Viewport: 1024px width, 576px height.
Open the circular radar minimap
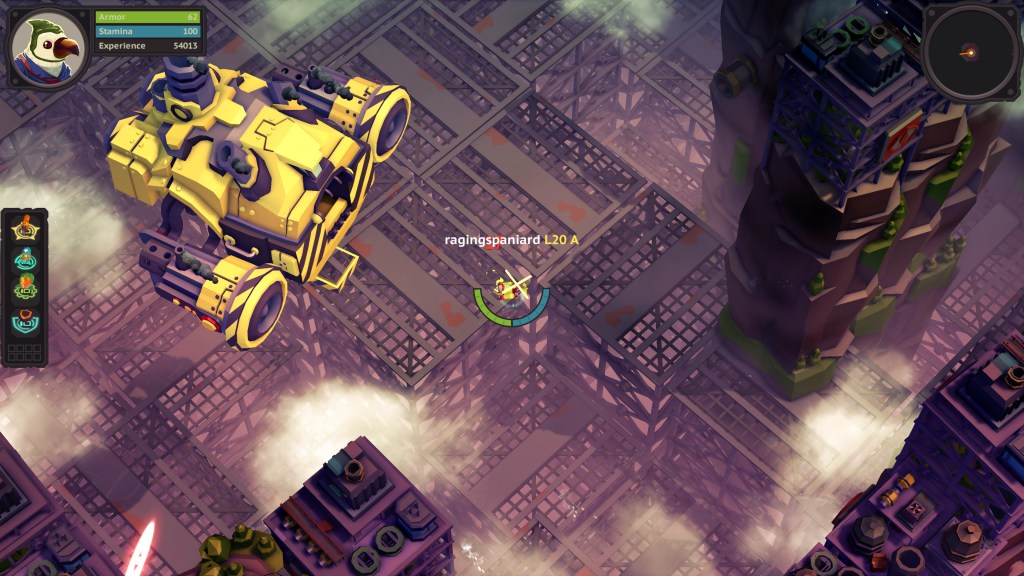tap(966, 50)
